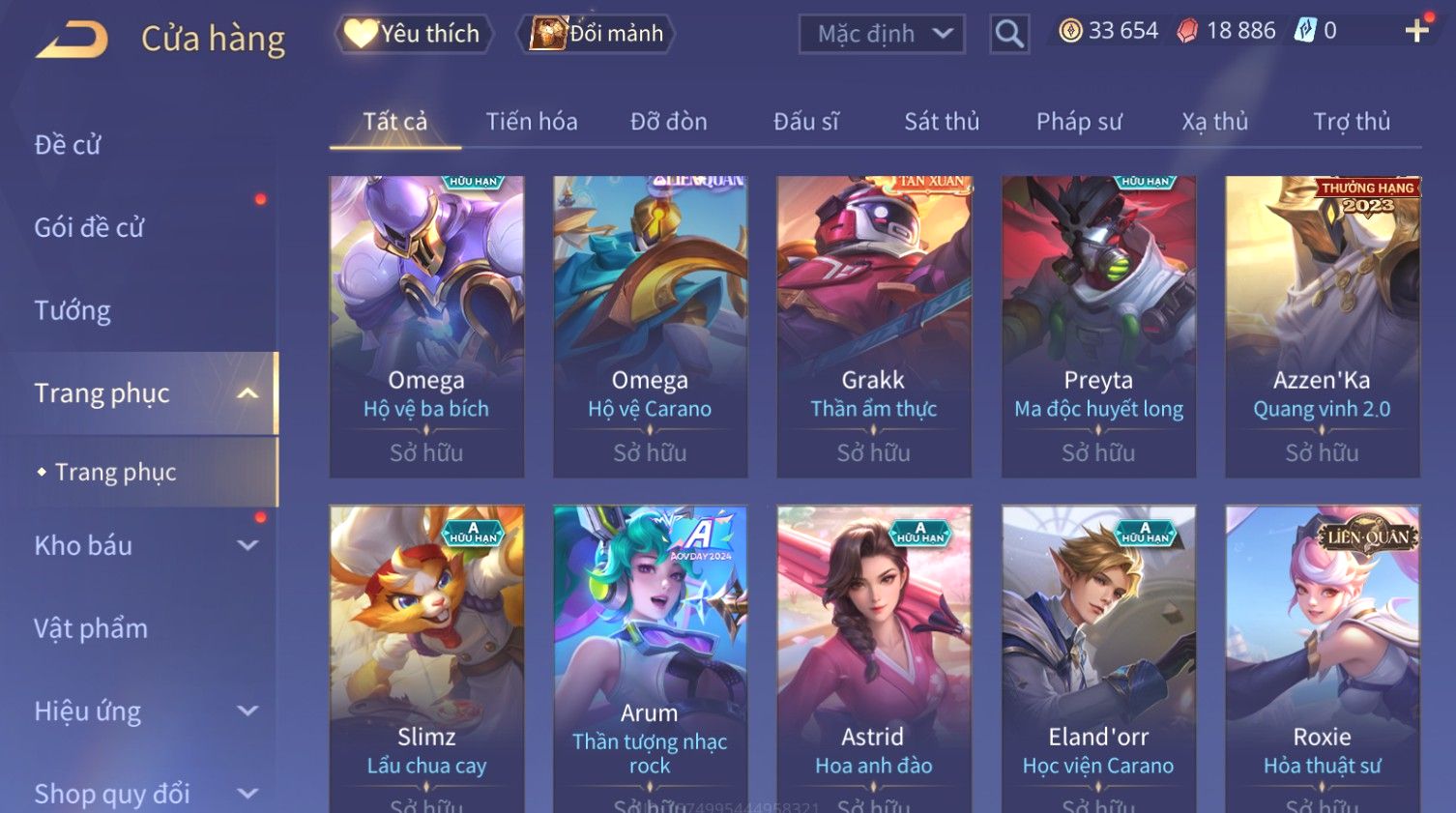Screen dimensions: 1456x813
Task: Open the Gói đề cử section
Action: (89, 228)
